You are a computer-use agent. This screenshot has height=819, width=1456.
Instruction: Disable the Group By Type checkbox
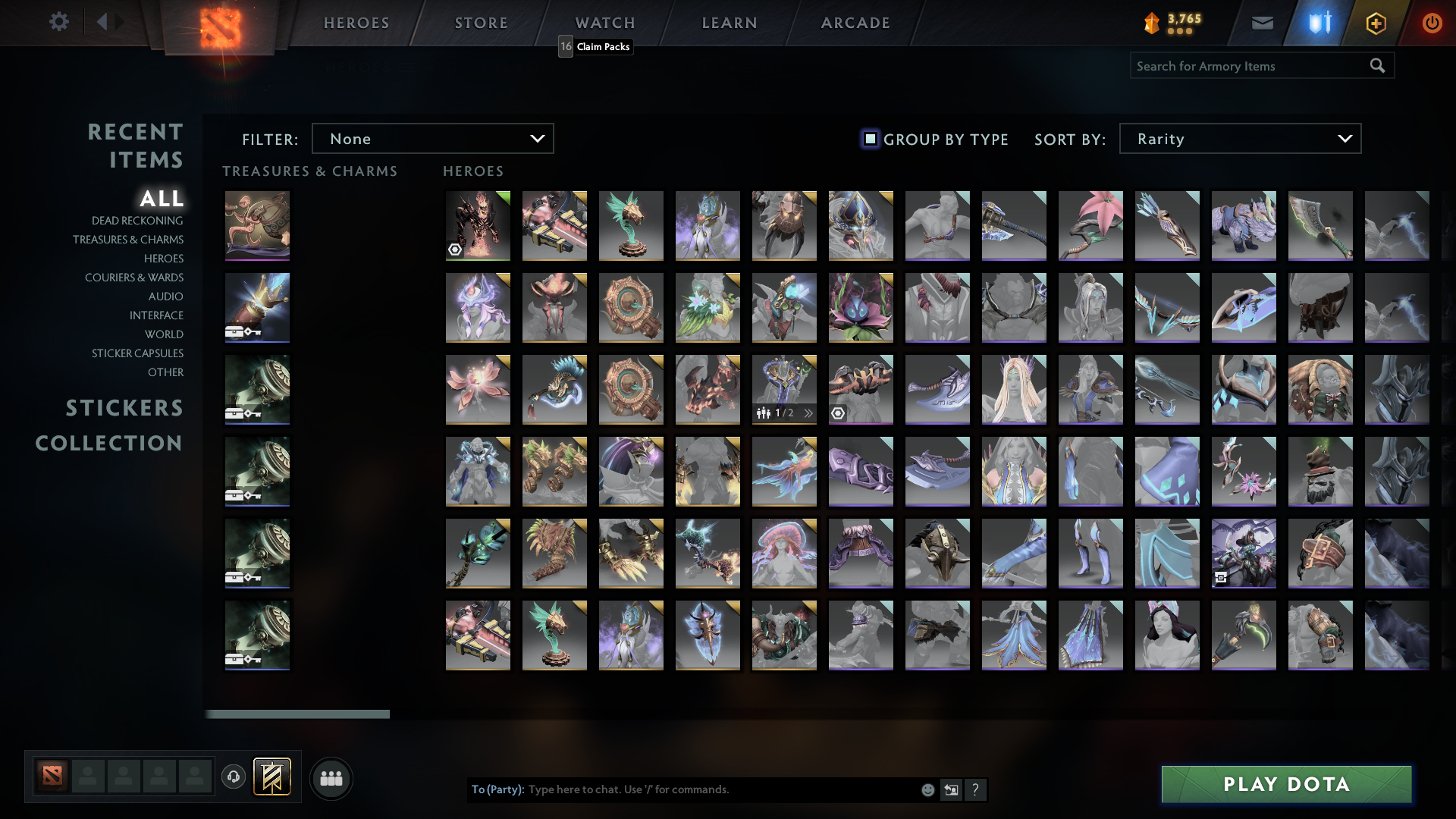coord(869,139)
